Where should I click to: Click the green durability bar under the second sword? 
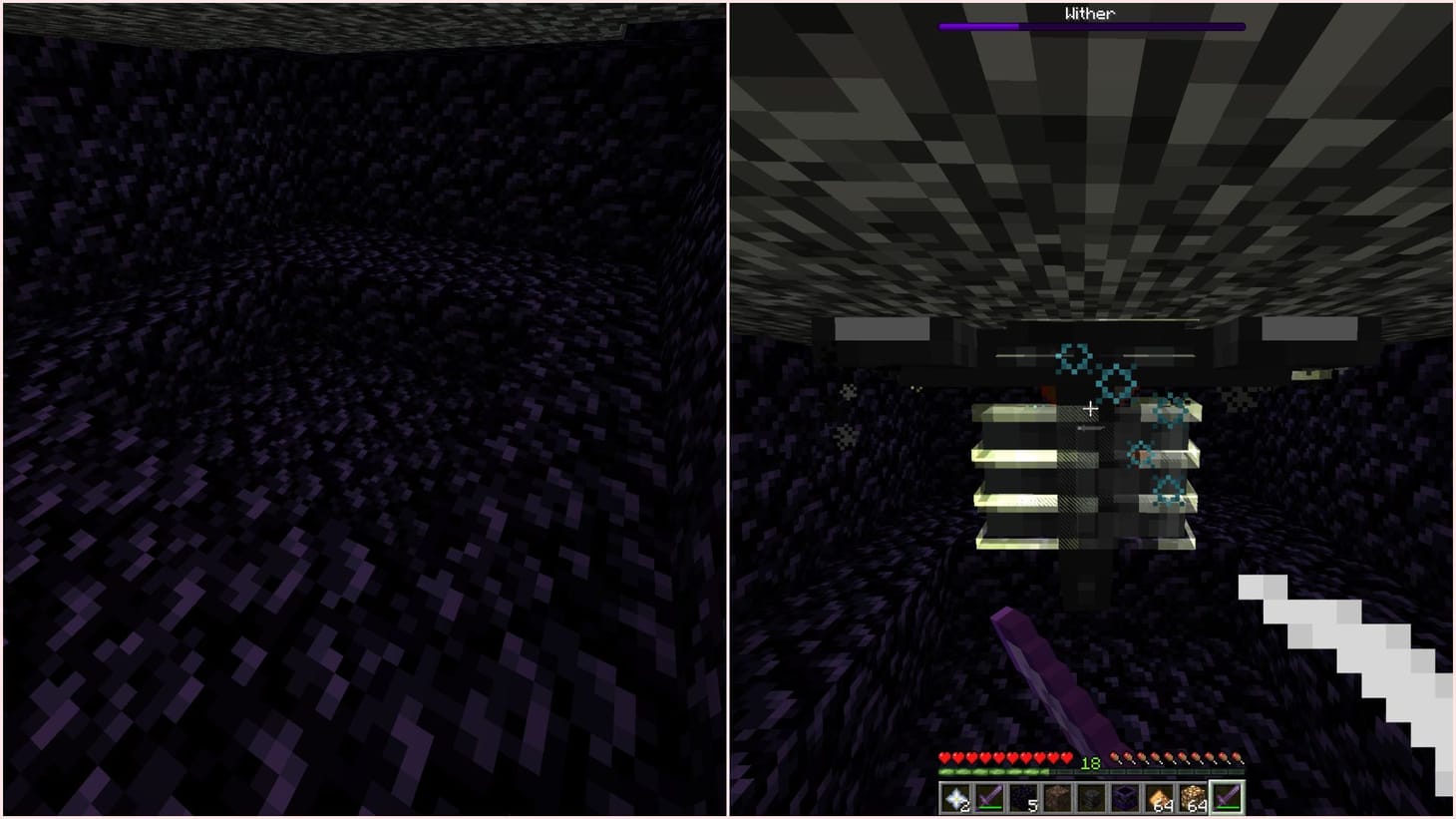point(989,805)
